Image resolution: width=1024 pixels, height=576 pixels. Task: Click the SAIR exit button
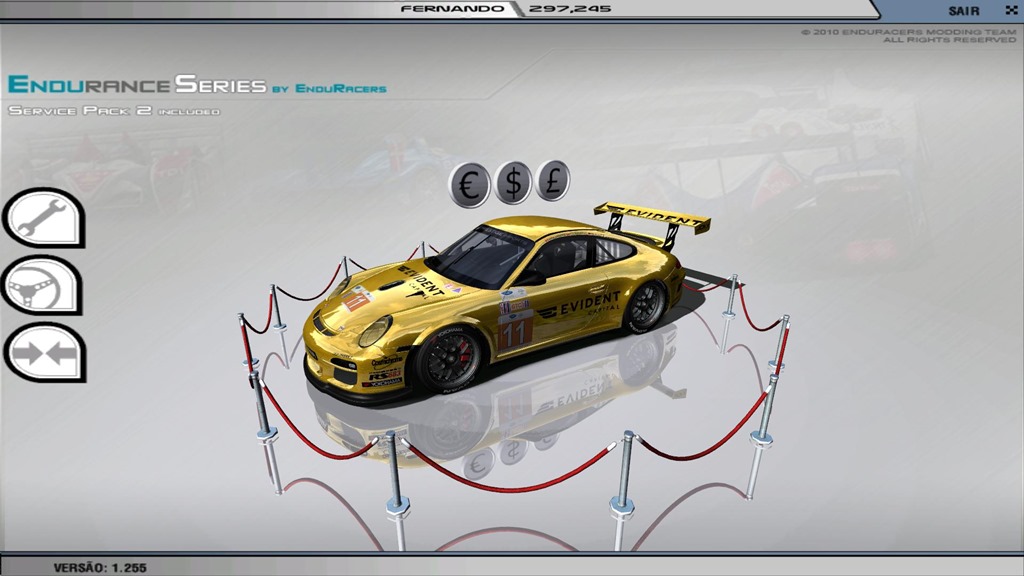pyautogui.click(x=965, y=10)
